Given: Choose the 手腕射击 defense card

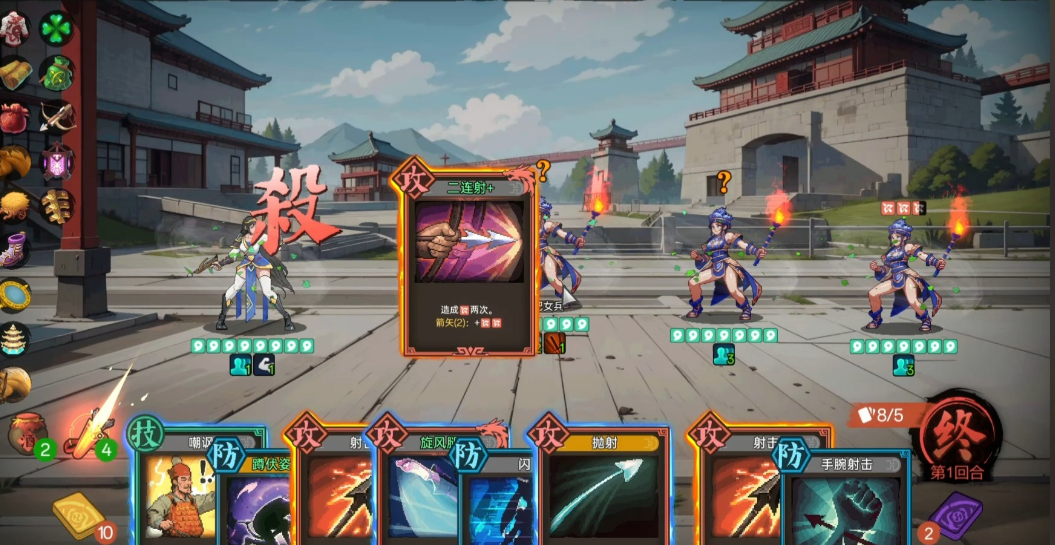Looking at the screenshot, I should click(x=845, y=500).
